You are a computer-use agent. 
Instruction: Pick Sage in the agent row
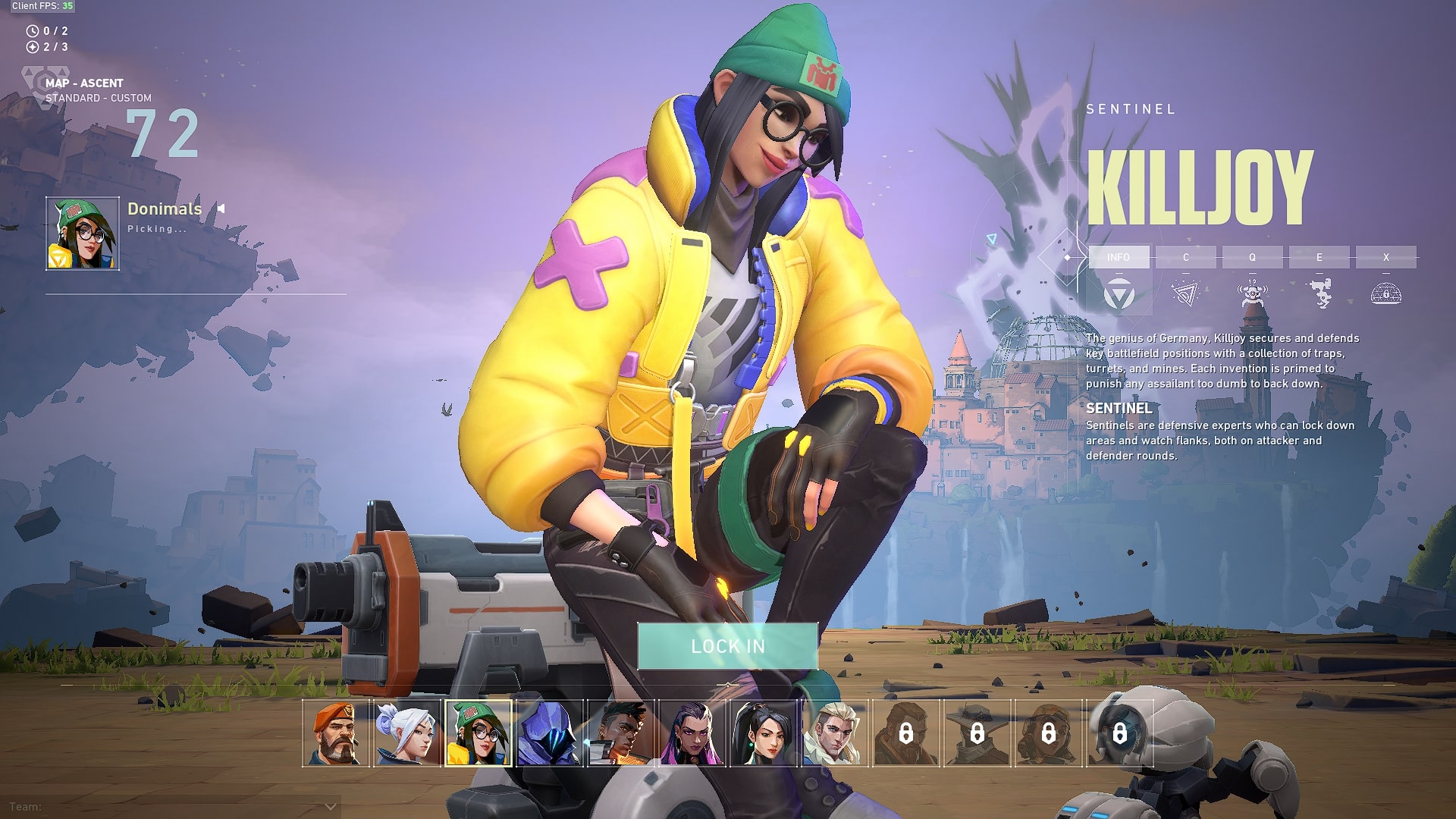(763, 733)
